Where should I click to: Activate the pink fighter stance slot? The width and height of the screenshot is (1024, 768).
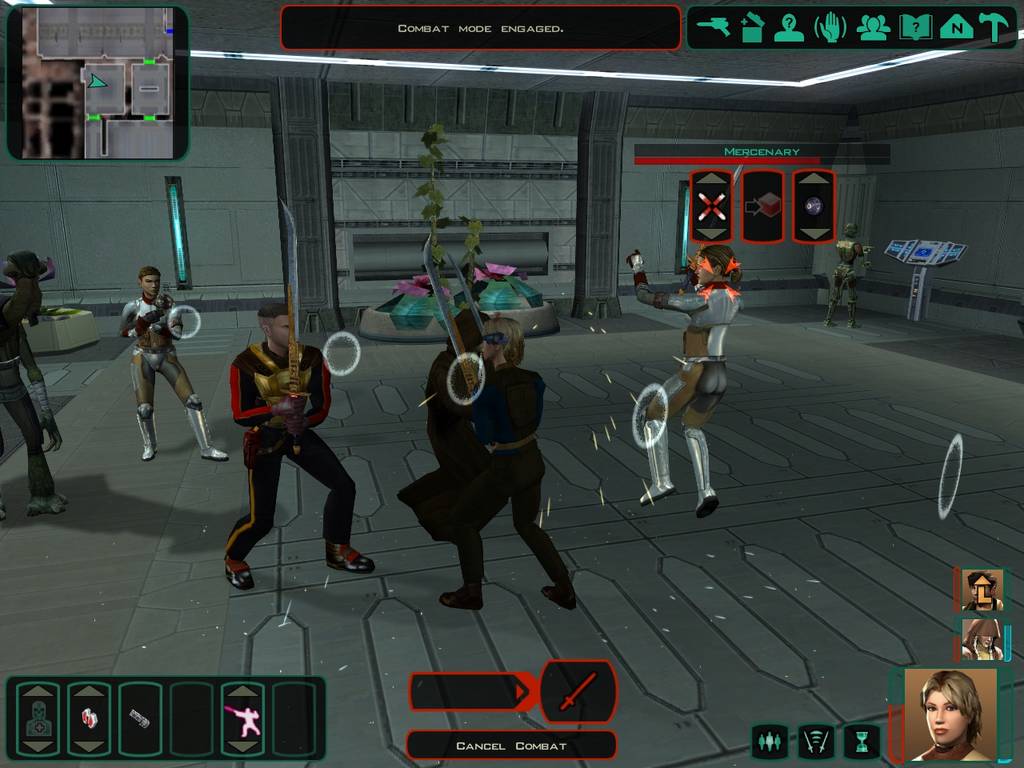(x=242, y=718)
